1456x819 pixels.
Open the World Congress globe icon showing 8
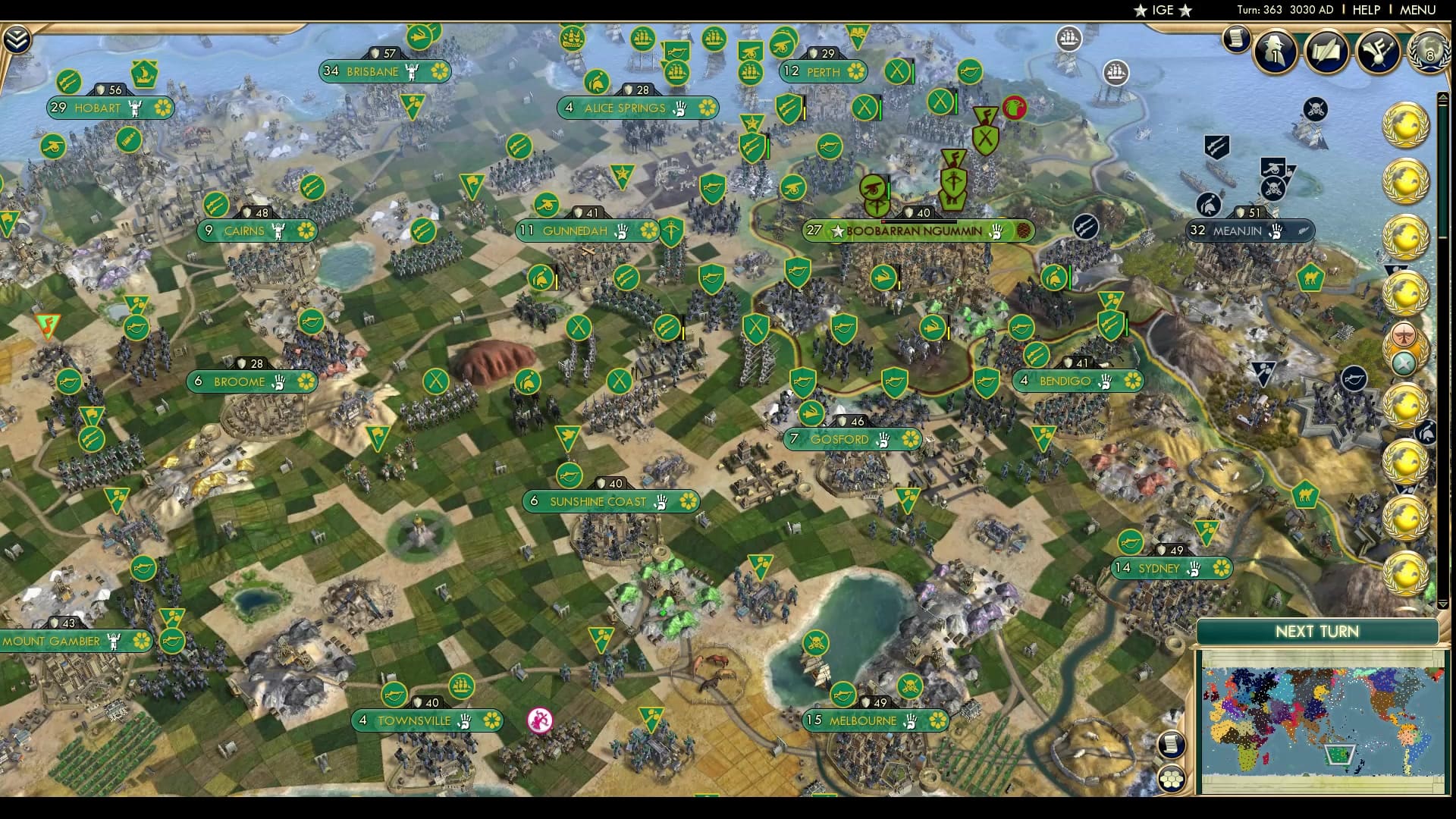(1429, 52)
